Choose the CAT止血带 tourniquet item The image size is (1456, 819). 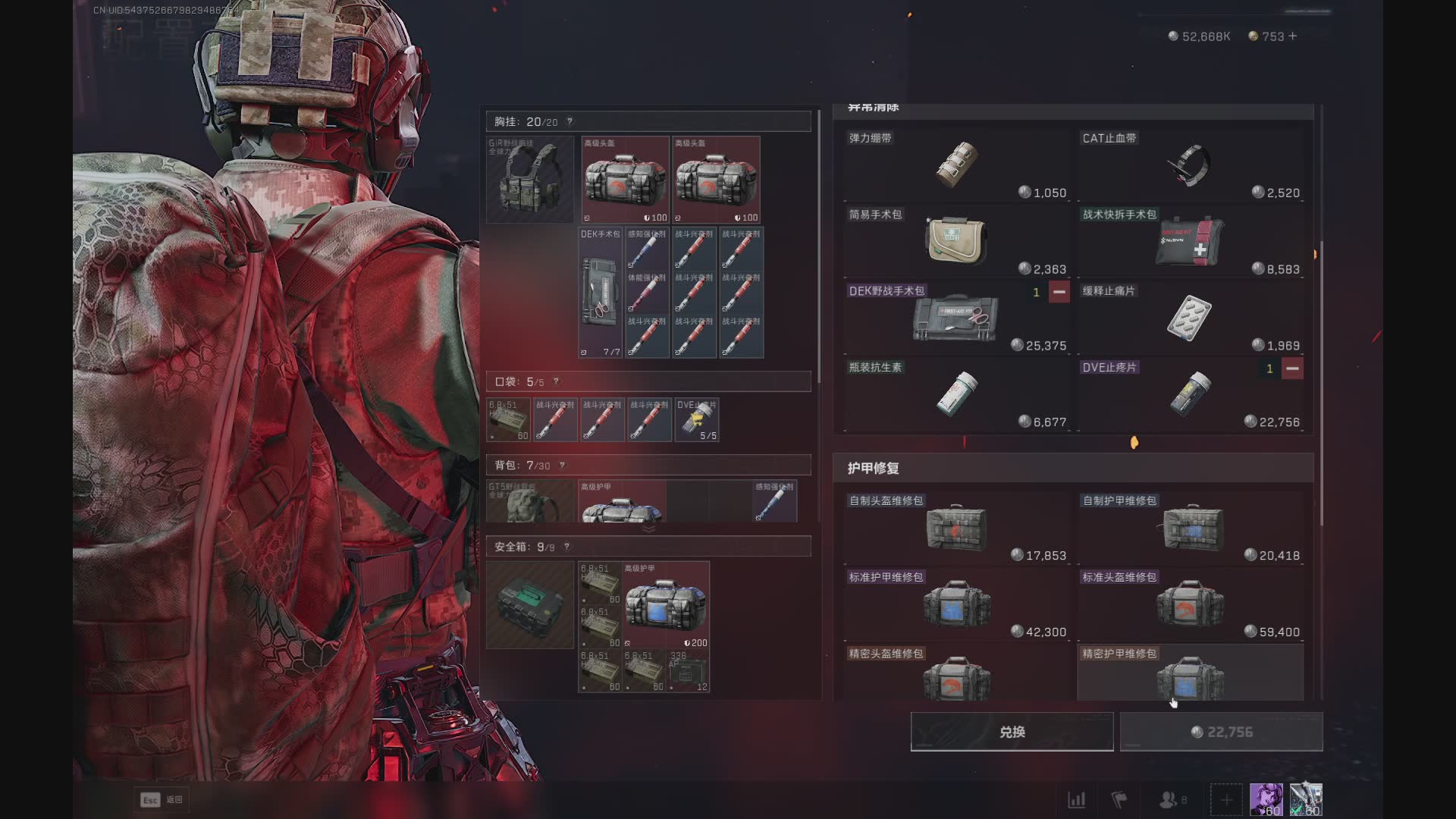1189,165
